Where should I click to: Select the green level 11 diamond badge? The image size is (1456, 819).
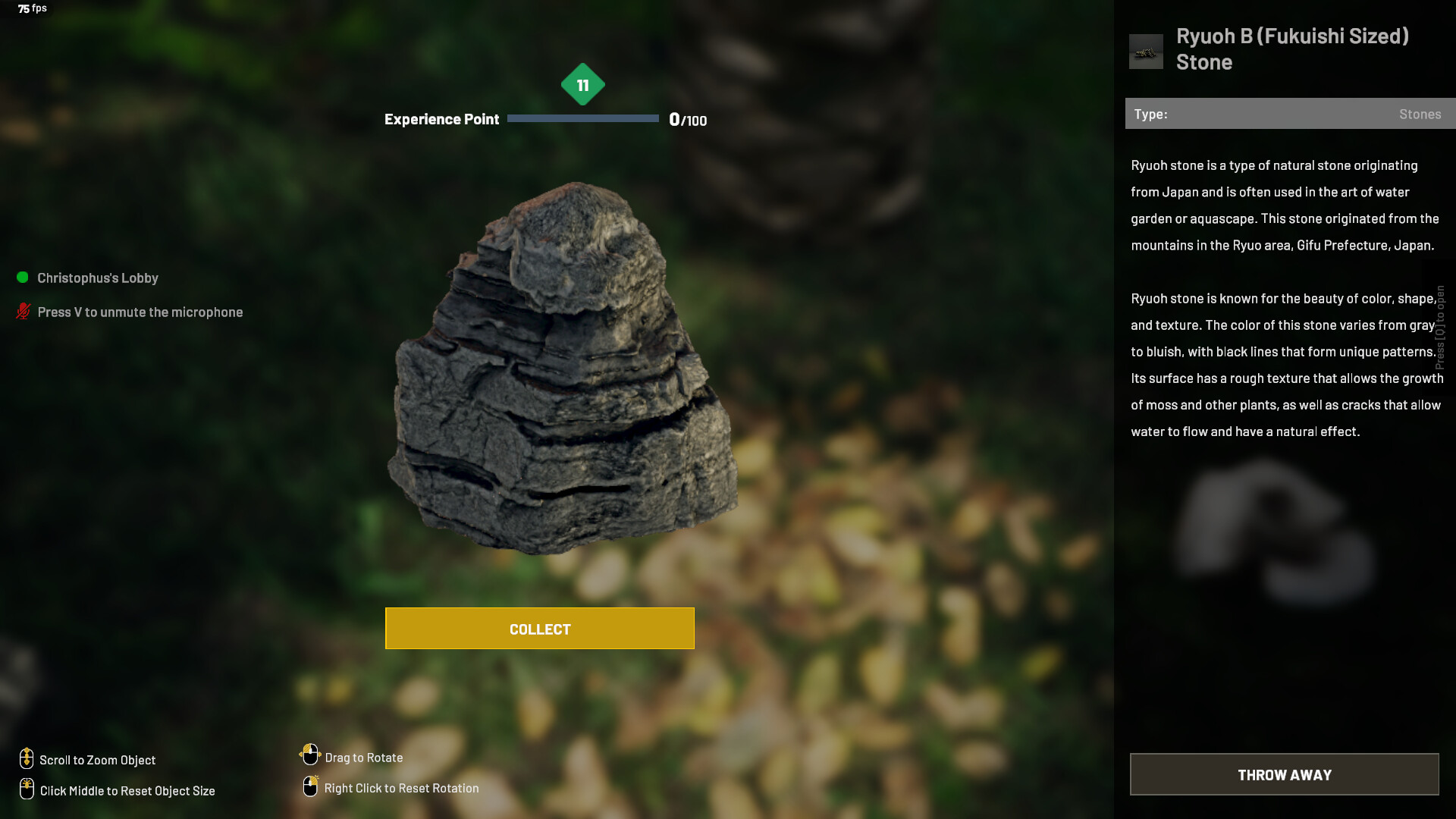pyautogui.click(x=582, y=86)
